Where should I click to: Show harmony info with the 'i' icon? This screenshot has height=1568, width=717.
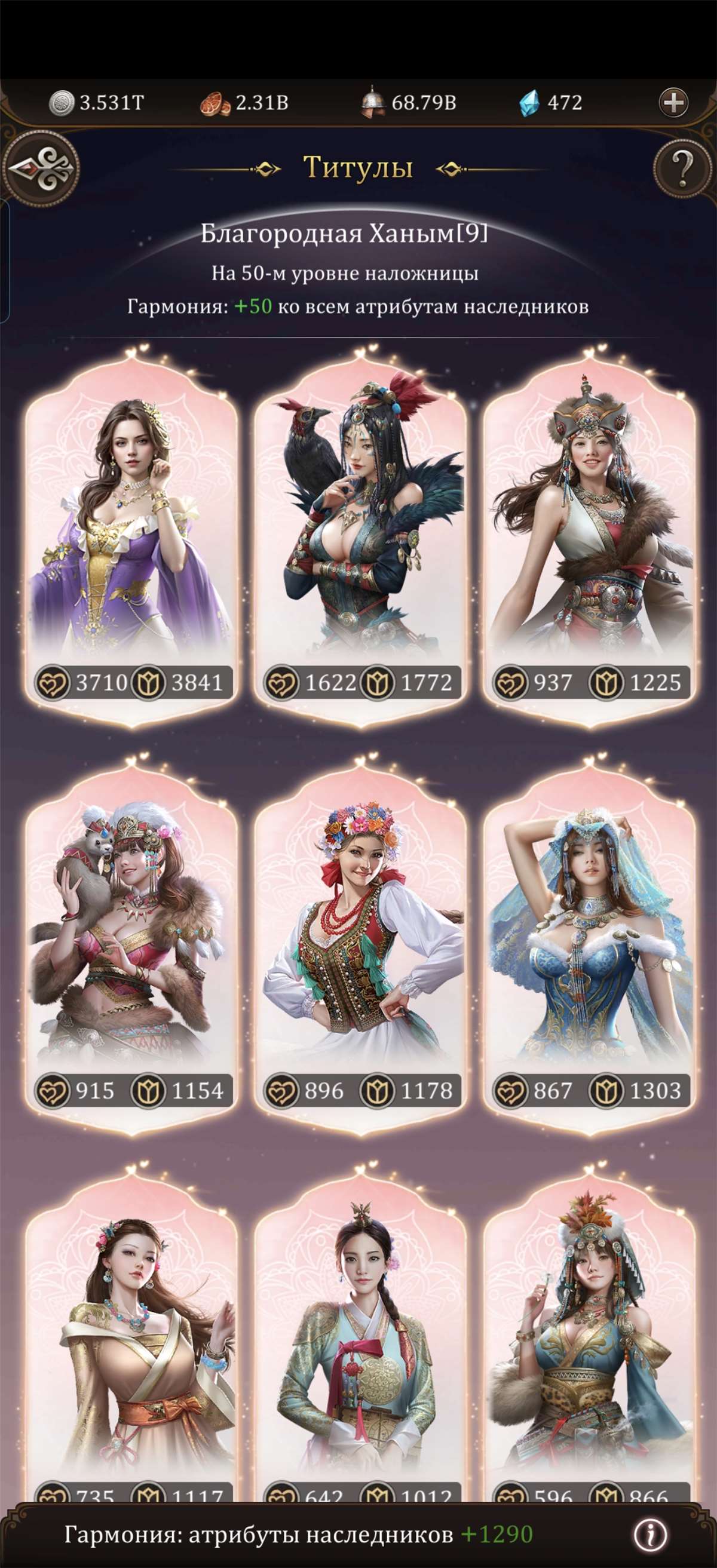click(x=650, y=1535)
